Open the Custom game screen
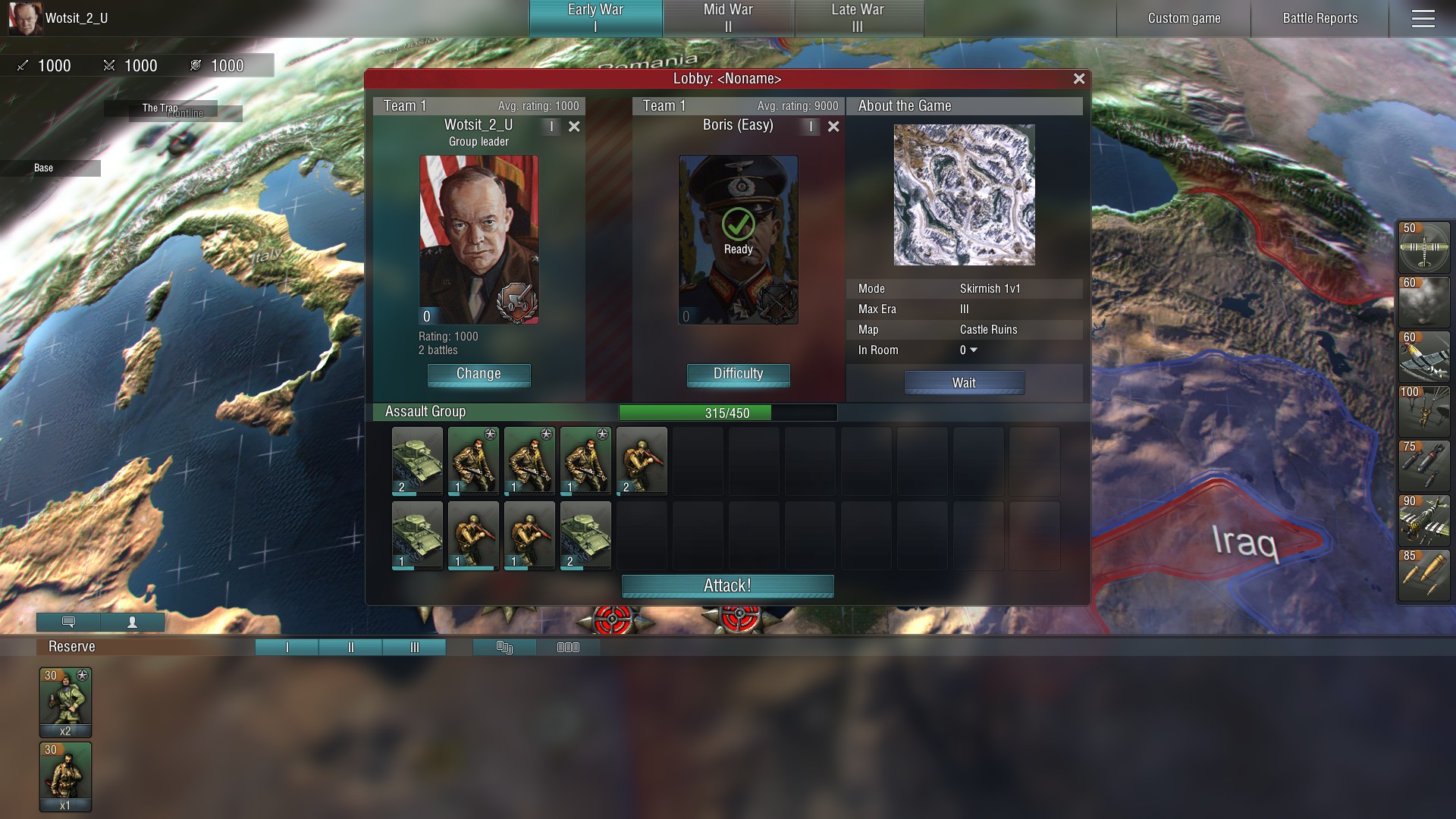This screenshot has height=819, width=1456. [x=1184, y=18]
